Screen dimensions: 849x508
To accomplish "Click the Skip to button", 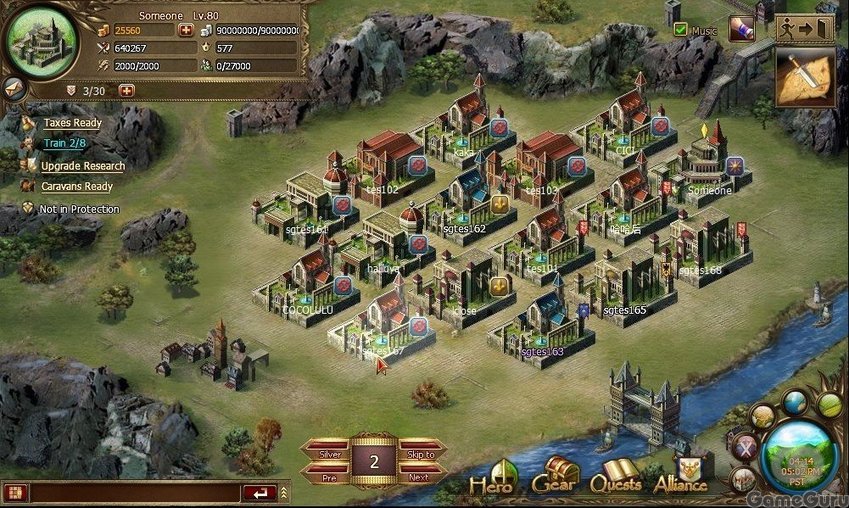I will tap(421, 453).
